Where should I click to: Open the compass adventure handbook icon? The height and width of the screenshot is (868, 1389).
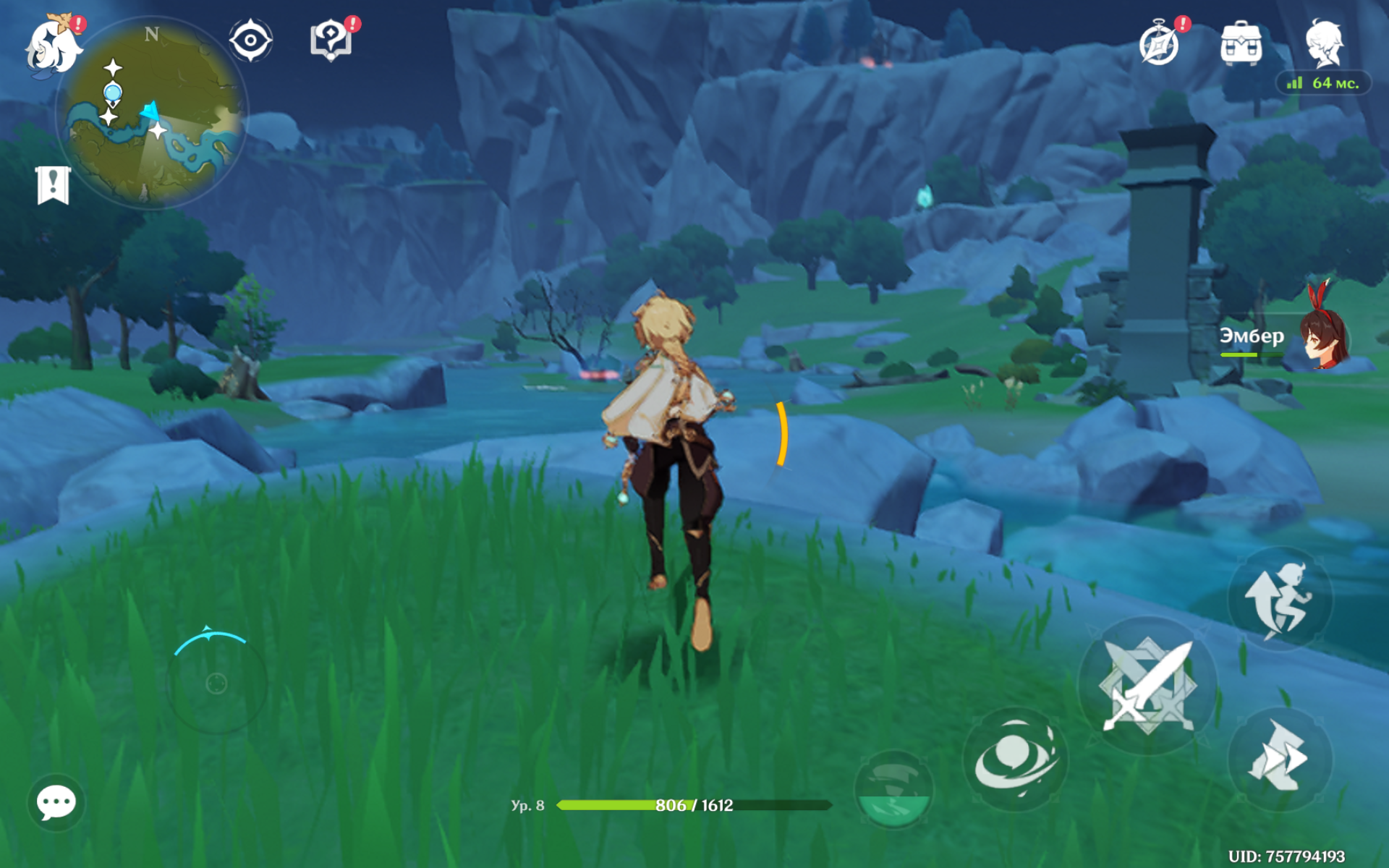[1159, 43]
